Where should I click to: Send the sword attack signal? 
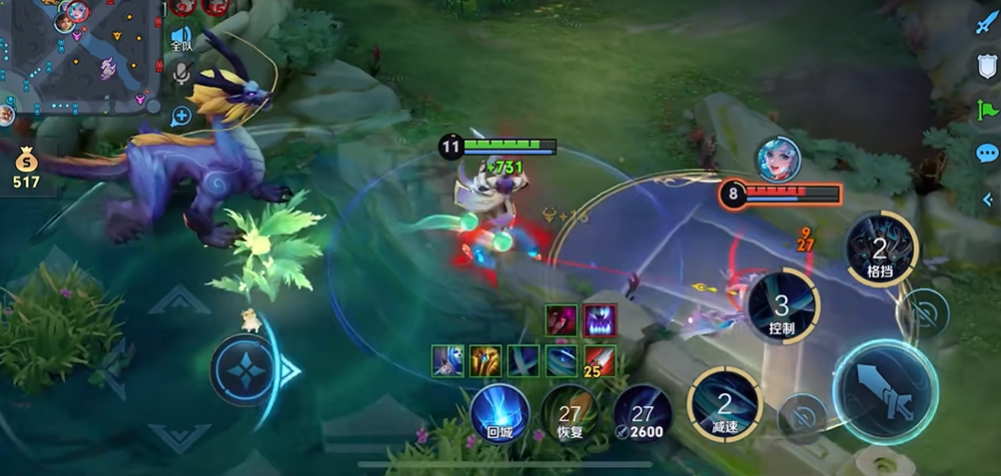click(x=986, y=22)
